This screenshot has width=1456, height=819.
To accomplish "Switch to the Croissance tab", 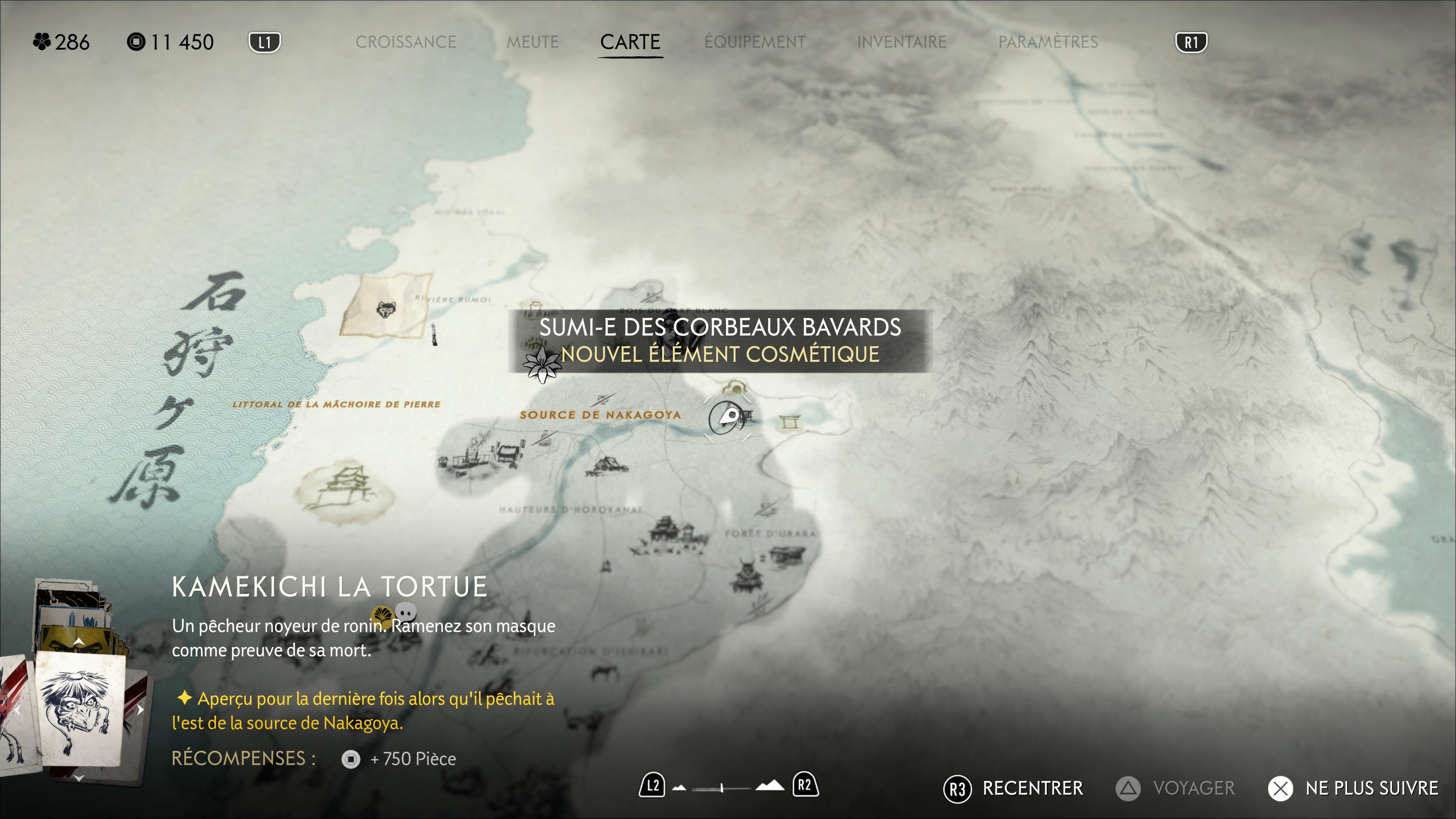I will [405, 42].
